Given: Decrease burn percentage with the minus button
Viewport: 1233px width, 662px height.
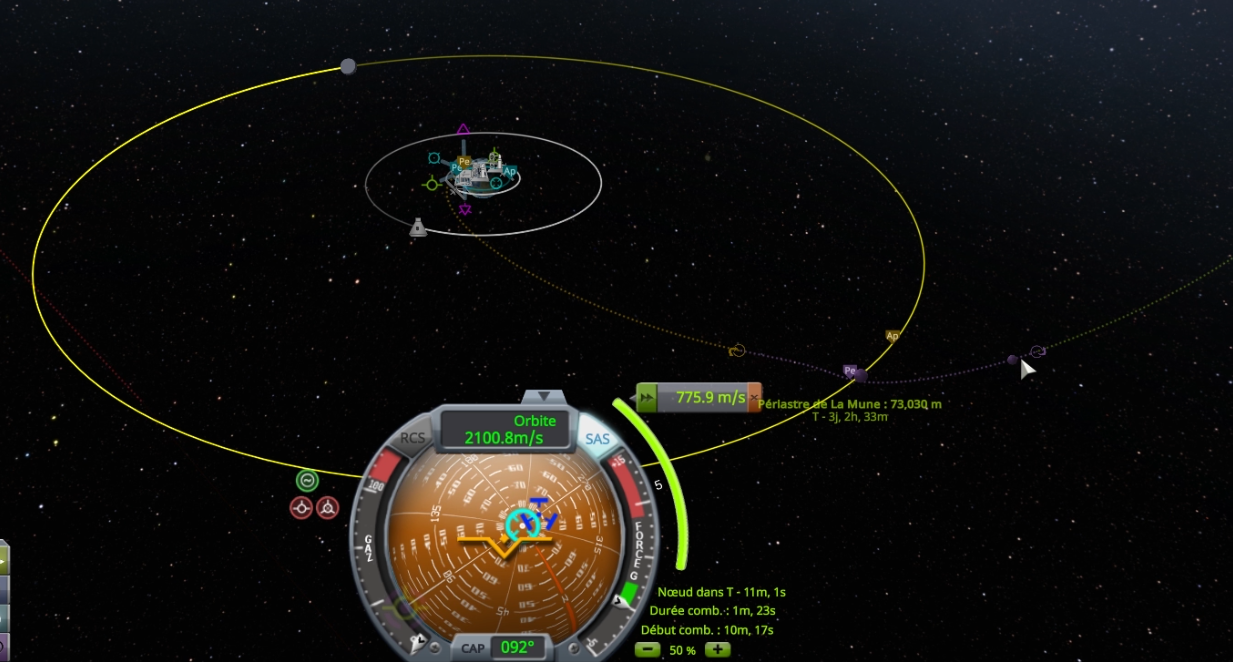Looking at the screenshot, I should (648, 650).
